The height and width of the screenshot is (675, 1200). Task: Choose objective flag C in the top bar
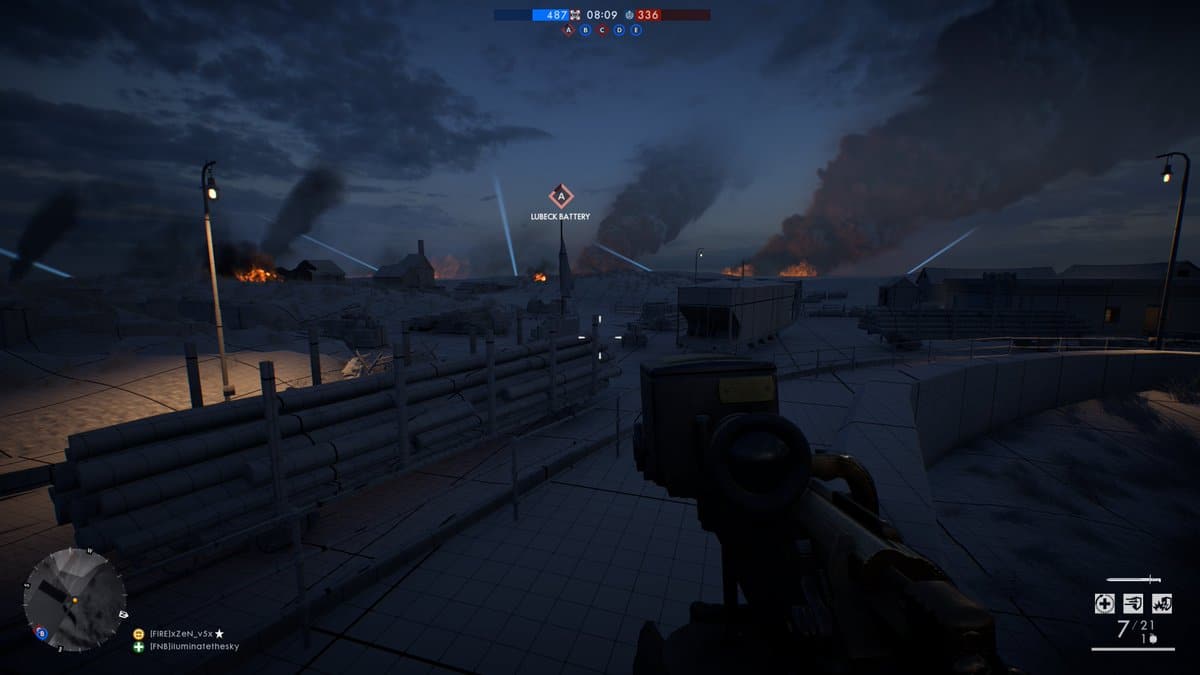[x=602, y=30]
